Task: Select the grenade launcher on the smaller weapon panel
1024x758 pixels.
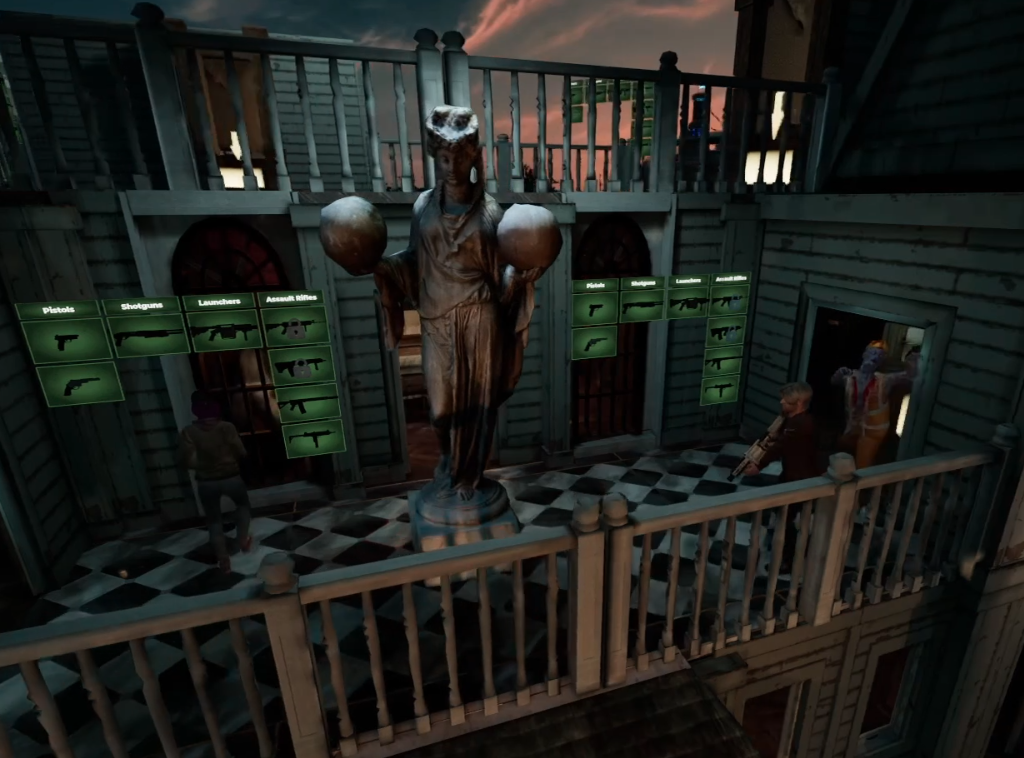Action: click(x=688, y=303)
